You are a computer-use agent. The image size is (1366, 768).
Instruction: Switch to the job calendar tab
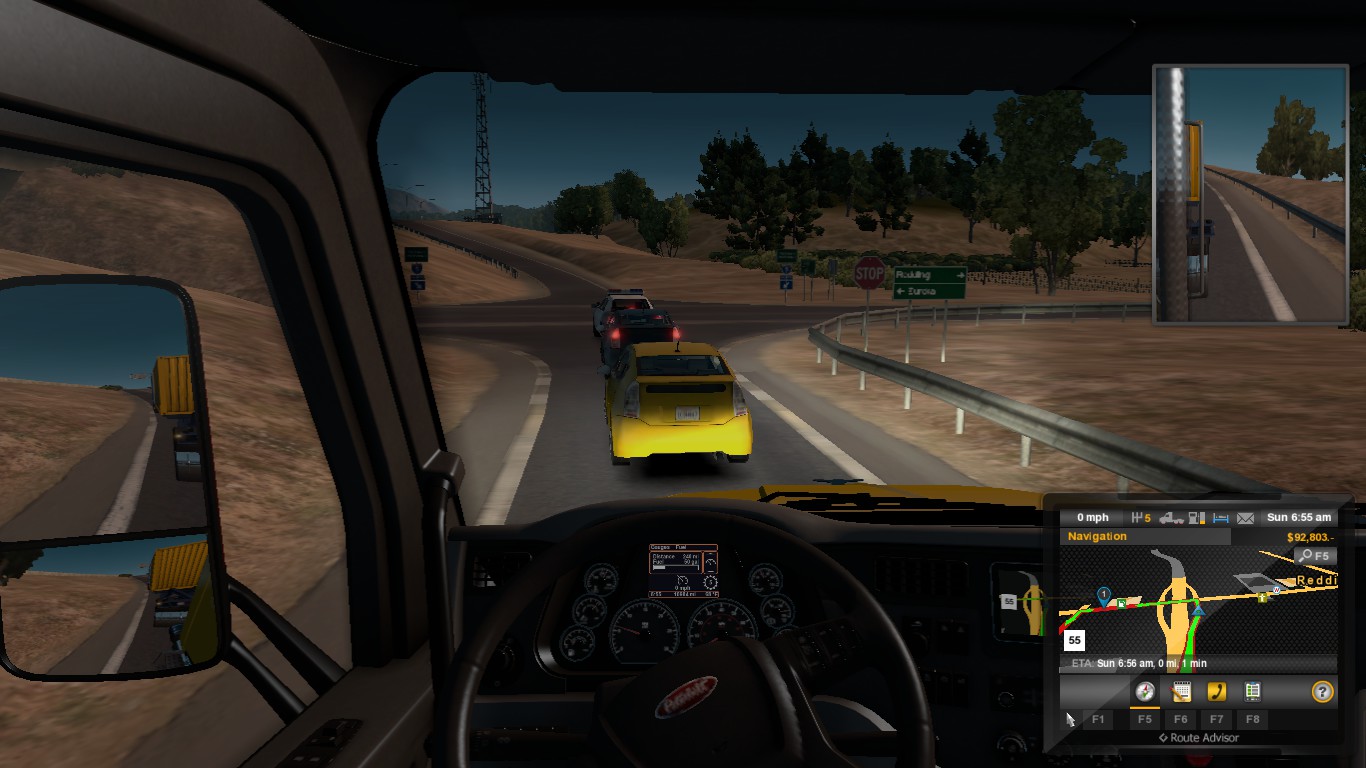[1181, 691]
